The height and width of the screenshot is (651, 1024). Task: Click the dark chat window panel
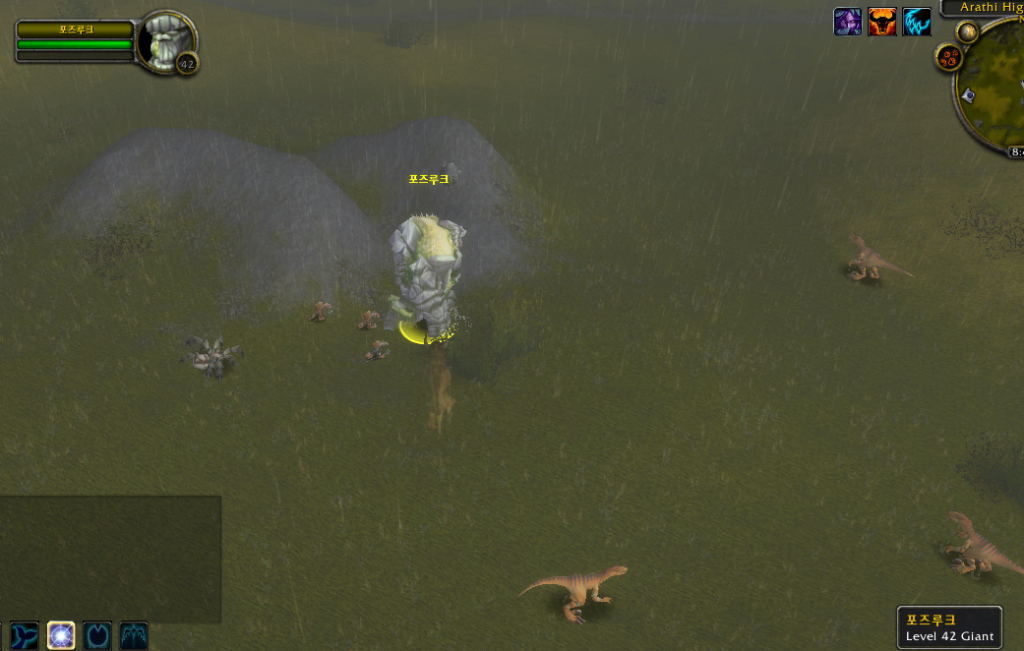(110, 558)
